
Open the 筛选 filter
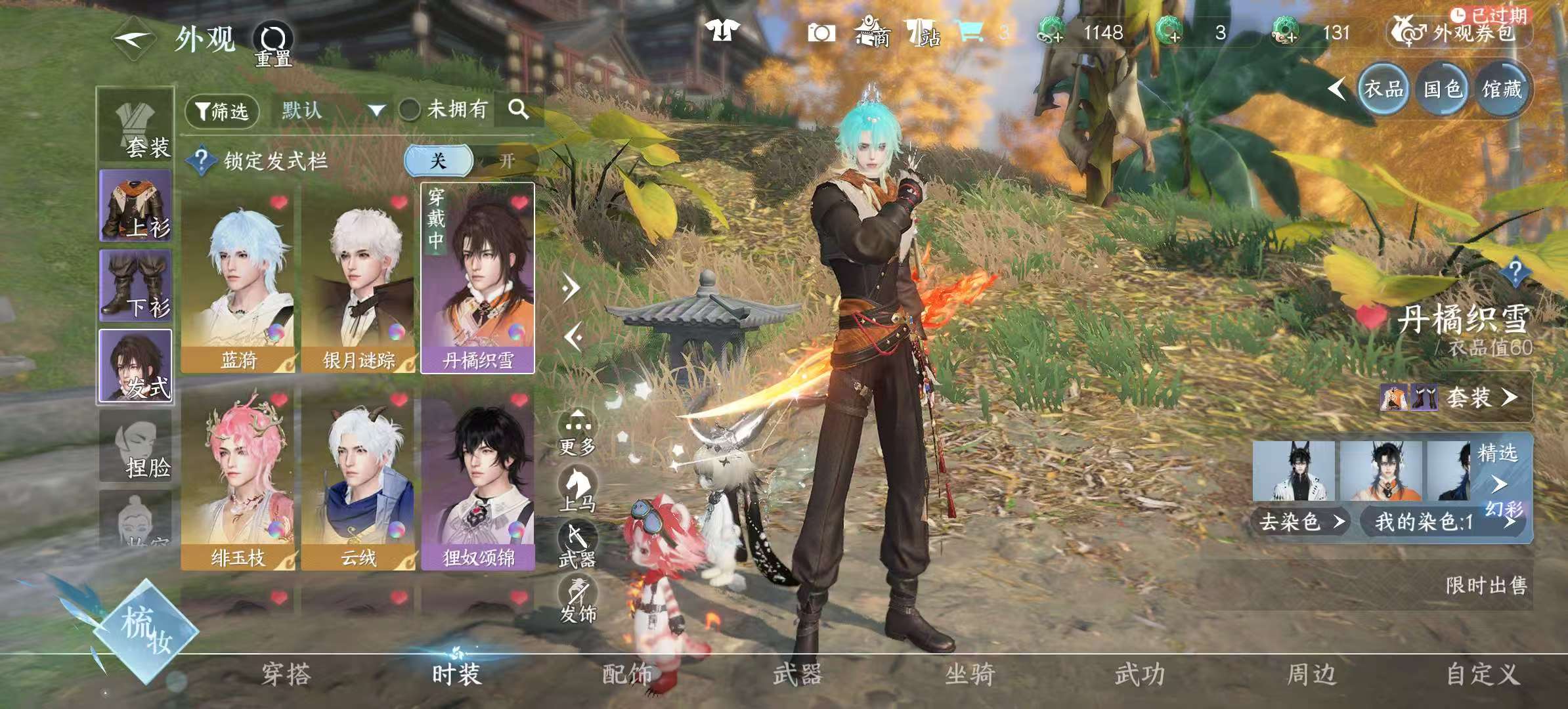pyautogui.click(x=223, y=111)
